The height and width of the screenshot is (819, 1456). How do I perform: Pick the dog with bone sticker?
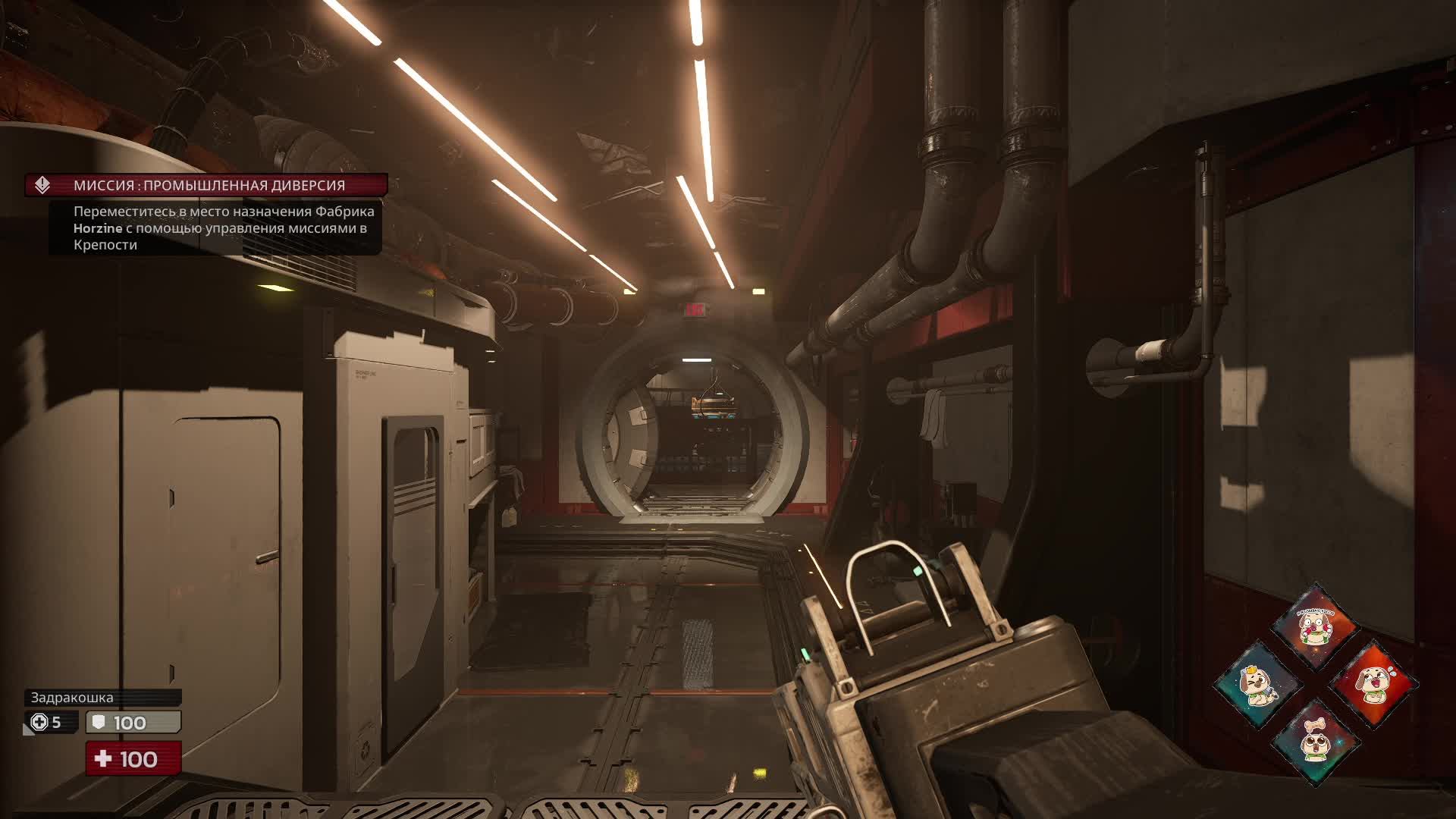coord(1316,742)
